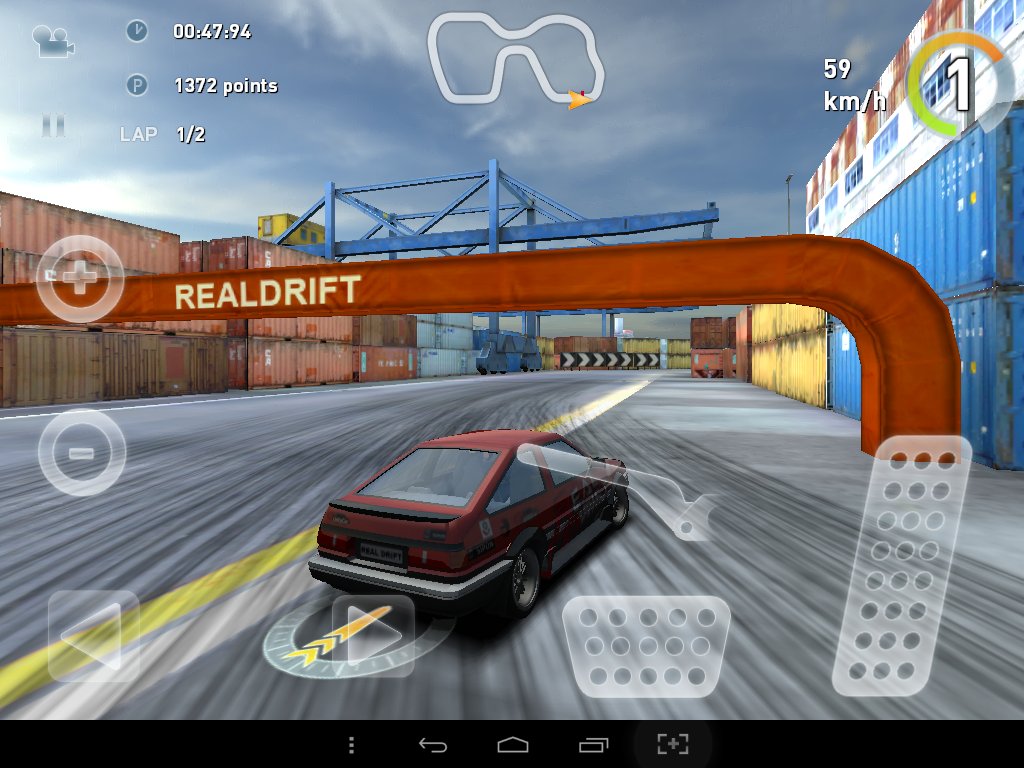Tap the plus gear-up button
The height and width of the screenshot is (768, 1024).
80,278
